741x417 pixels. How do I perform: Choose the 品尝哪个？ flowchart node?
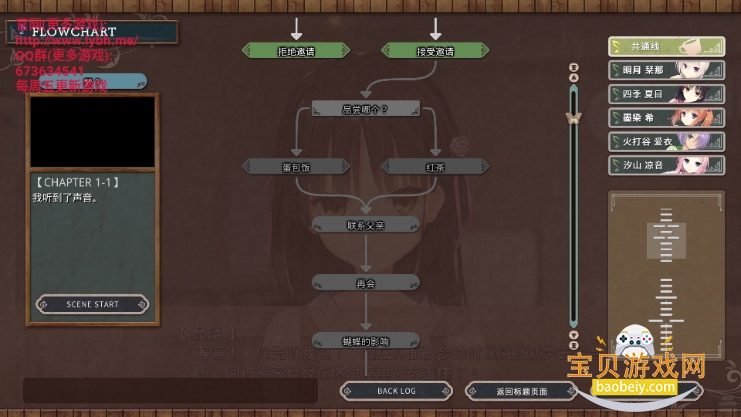pyautogui.click(x=365, y=108)
